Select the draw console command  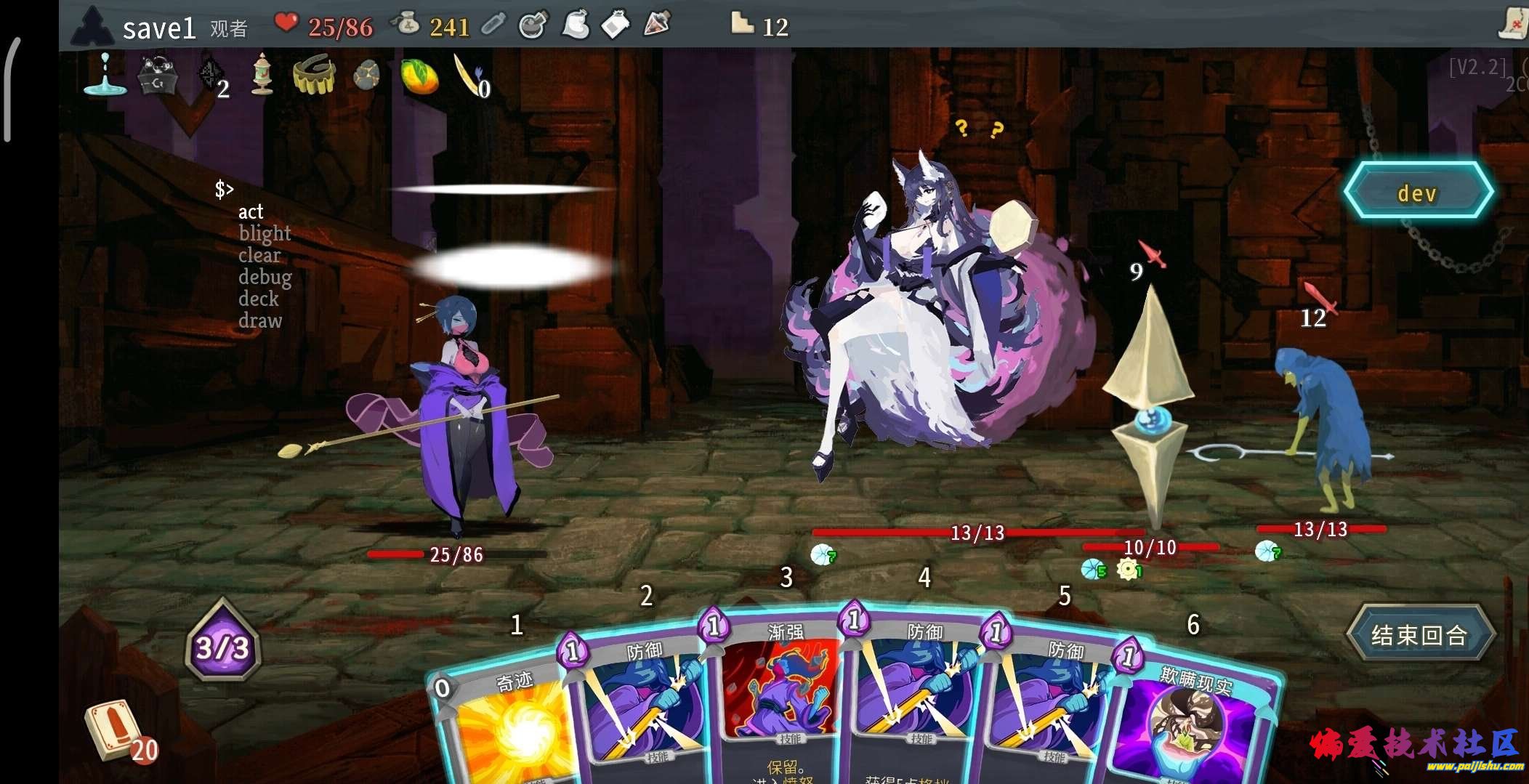pyautogui.click(x=261, y=320)
